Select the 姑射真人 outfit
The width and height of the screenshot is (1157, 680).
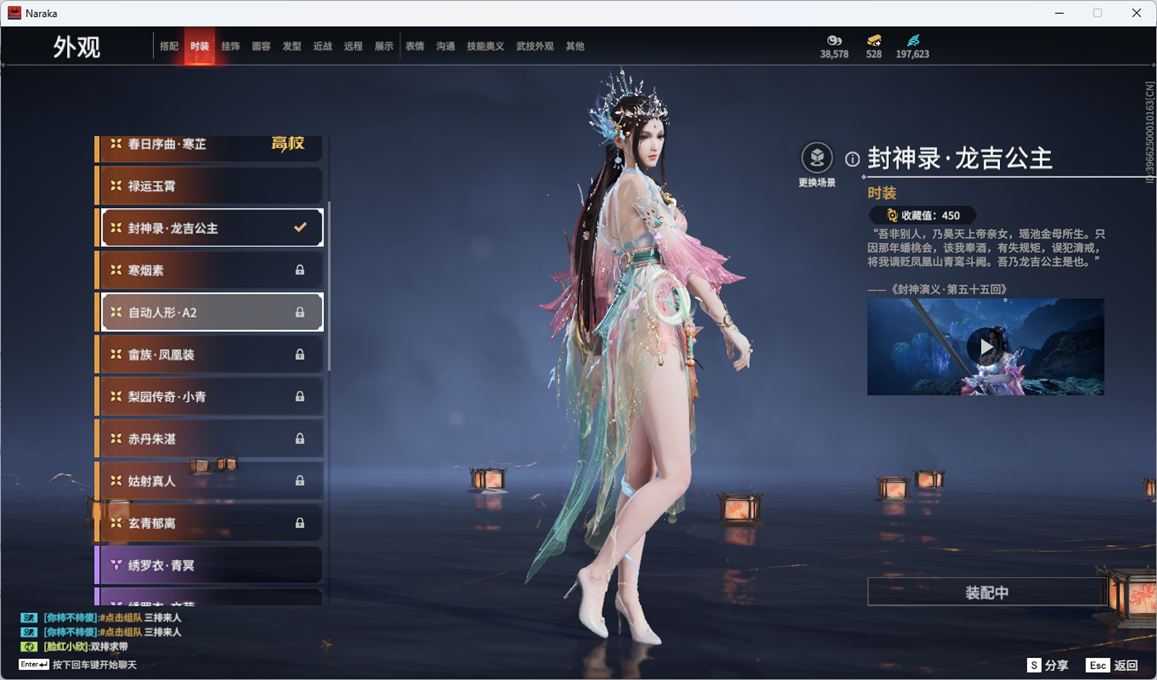click(x=210, y=481)
